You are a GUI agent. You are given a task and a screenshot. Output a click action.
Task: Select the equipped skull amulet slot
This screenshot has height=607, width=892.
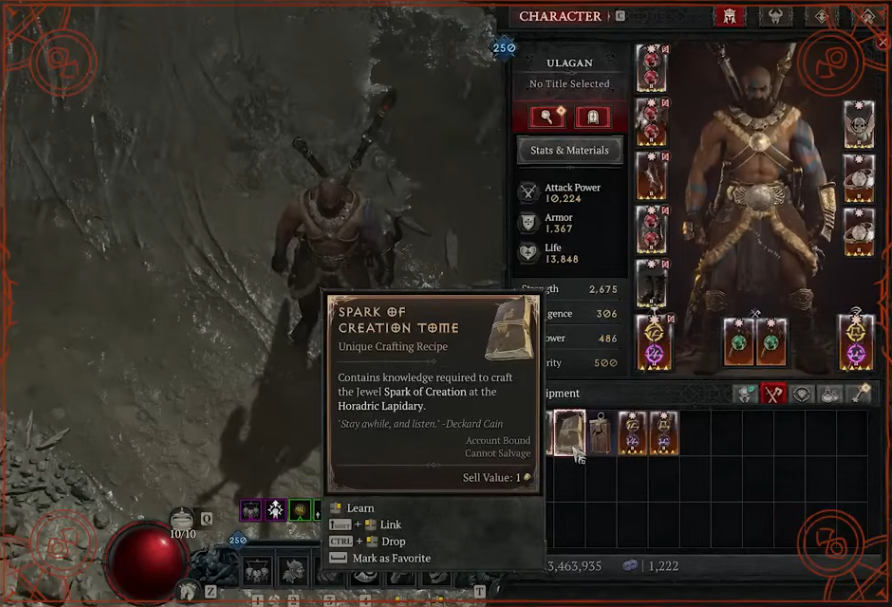click(858, 124)
